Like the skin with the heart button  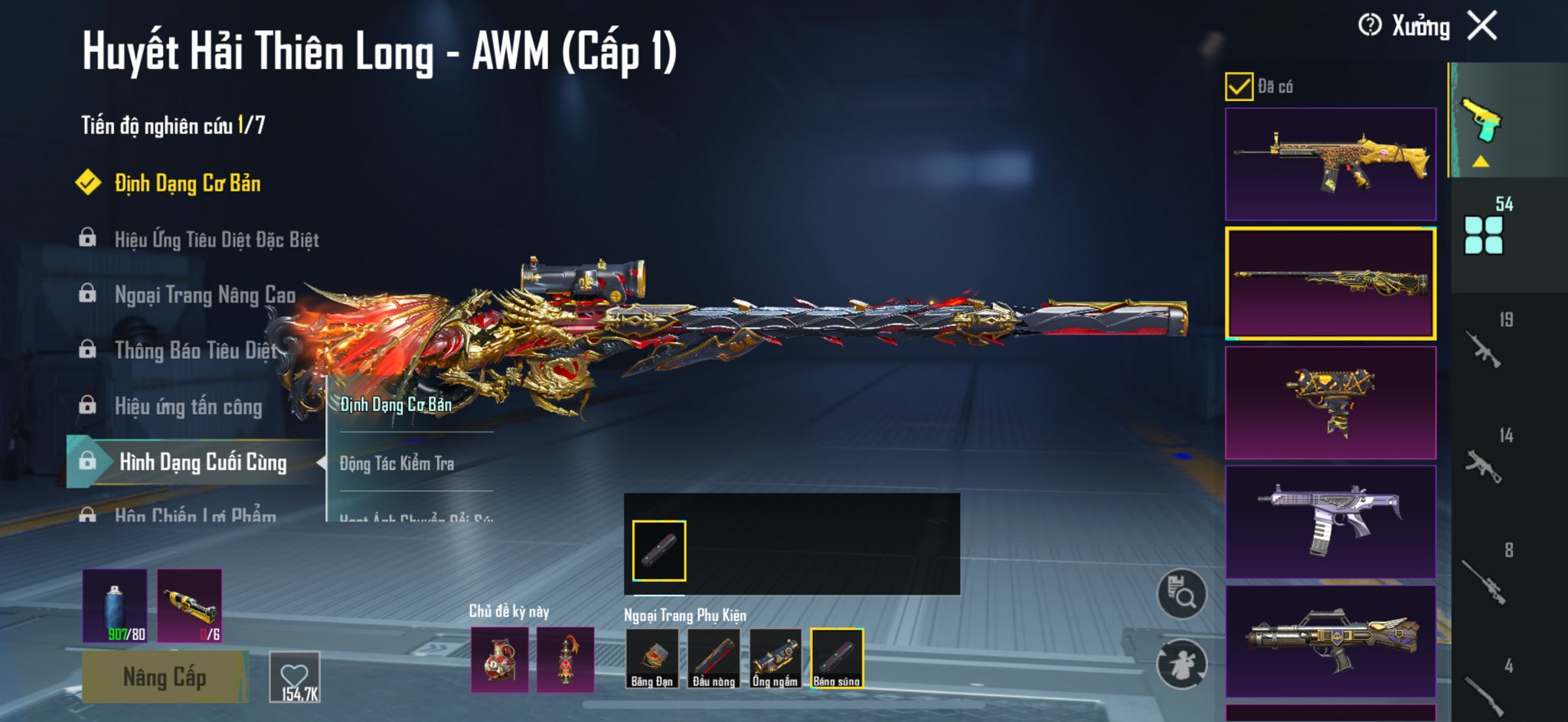point(295,677)
